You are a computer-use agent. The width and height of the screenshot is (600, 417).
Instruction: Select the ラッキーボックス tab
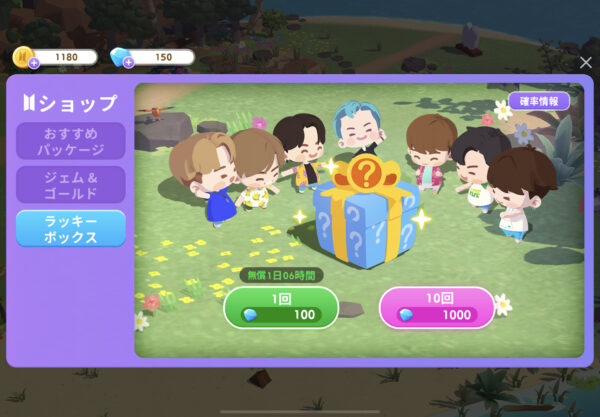(70, 228)
